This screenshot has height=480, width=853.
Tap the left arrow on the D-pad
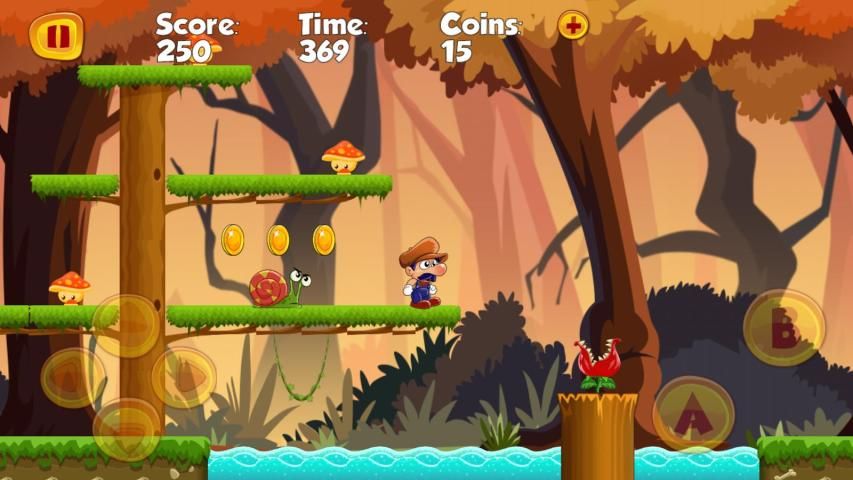click(72, 377)
